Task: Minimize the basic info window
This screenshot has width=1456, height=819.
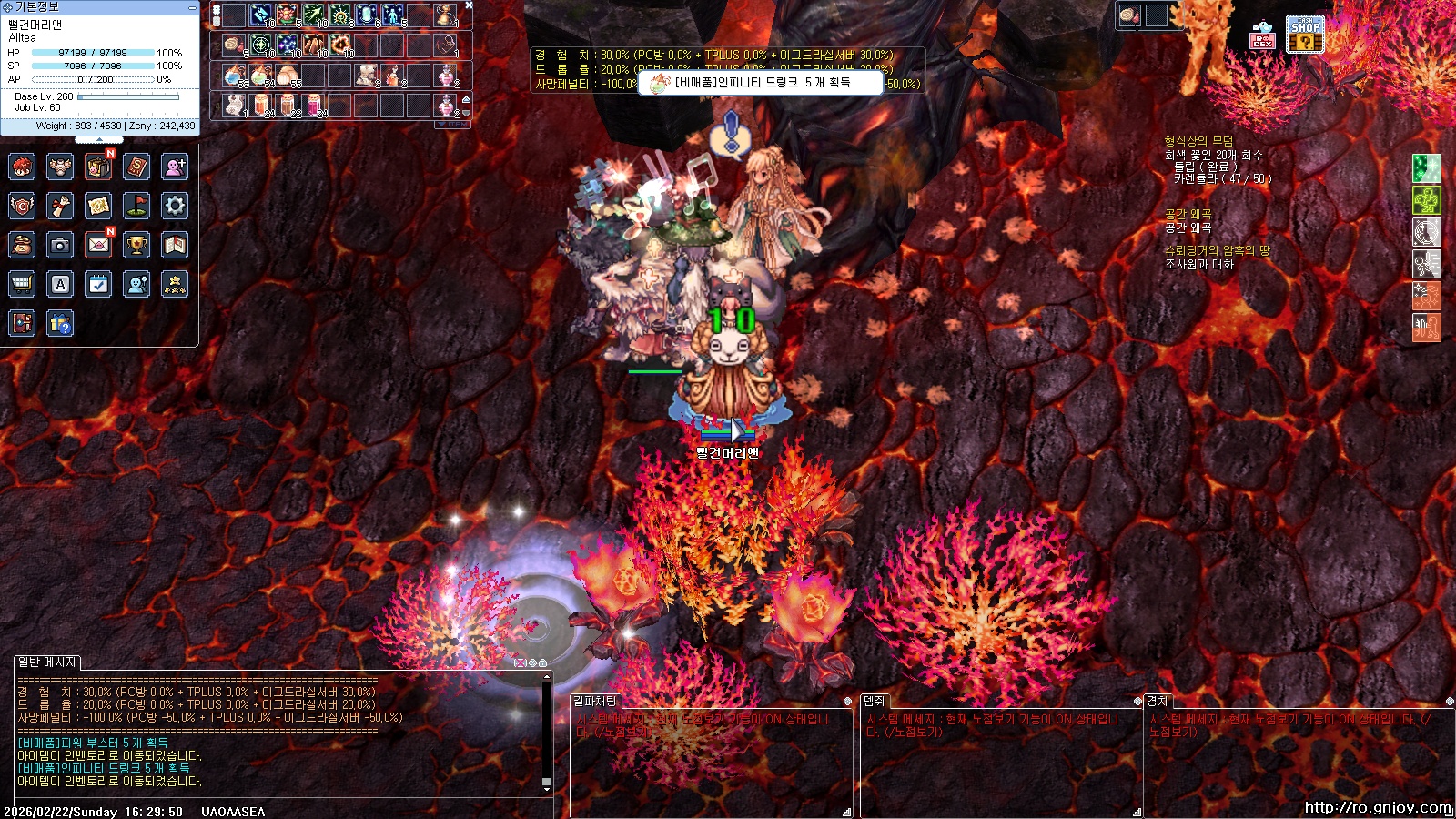Action: pyautogui.click(x=191, y=7)
